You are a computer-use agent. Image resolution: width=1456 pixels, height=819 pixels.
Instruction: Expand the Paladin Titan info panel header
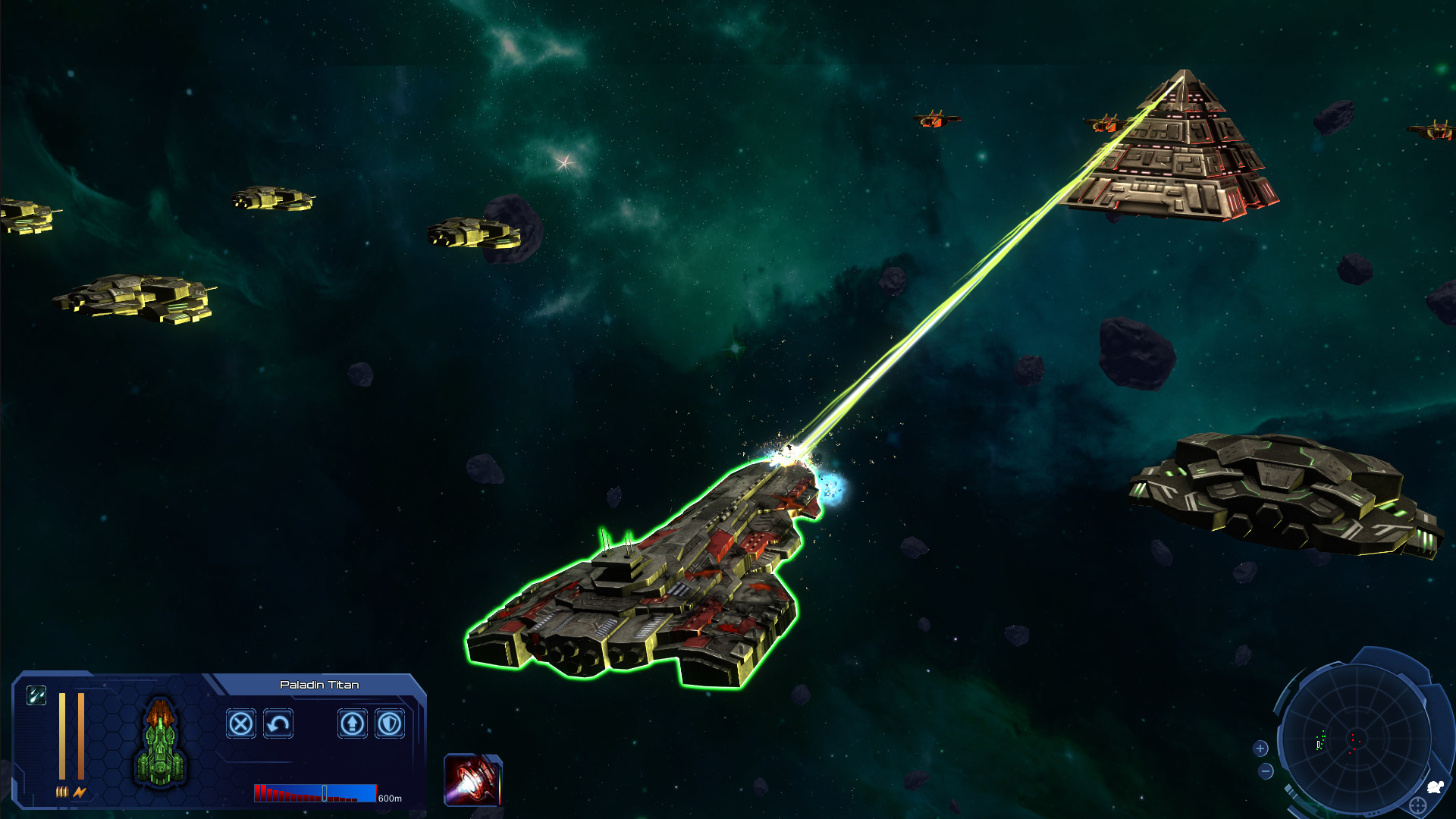(319, 684)
